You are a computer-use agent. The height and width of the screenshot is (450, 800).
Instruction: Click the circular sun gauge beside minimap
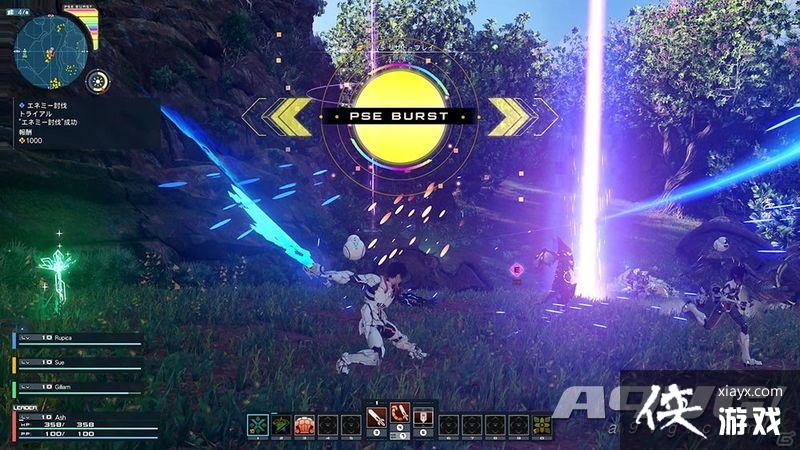click(98, 82)
